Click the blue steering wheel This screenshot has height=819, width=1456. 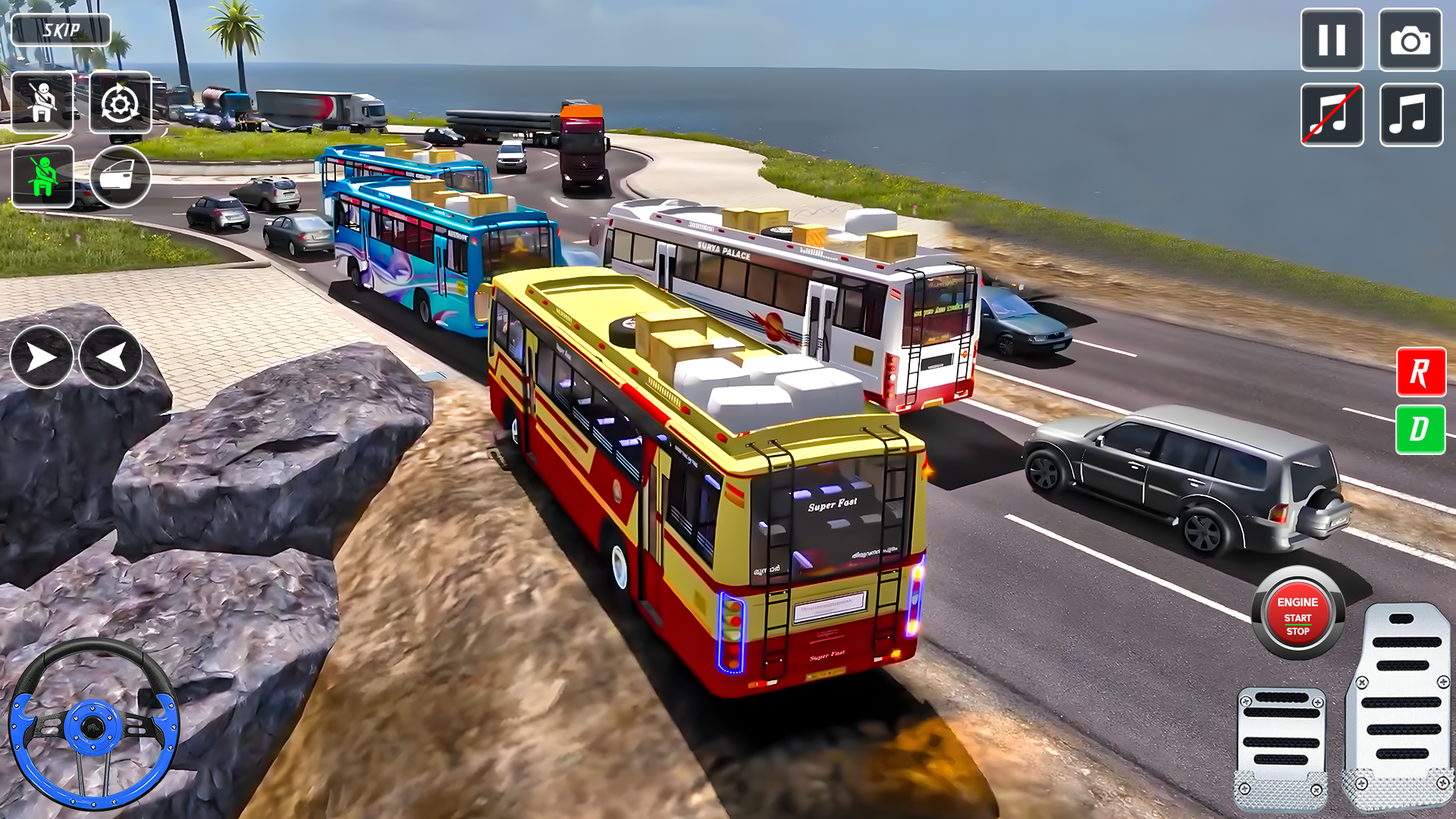[93, 726]
